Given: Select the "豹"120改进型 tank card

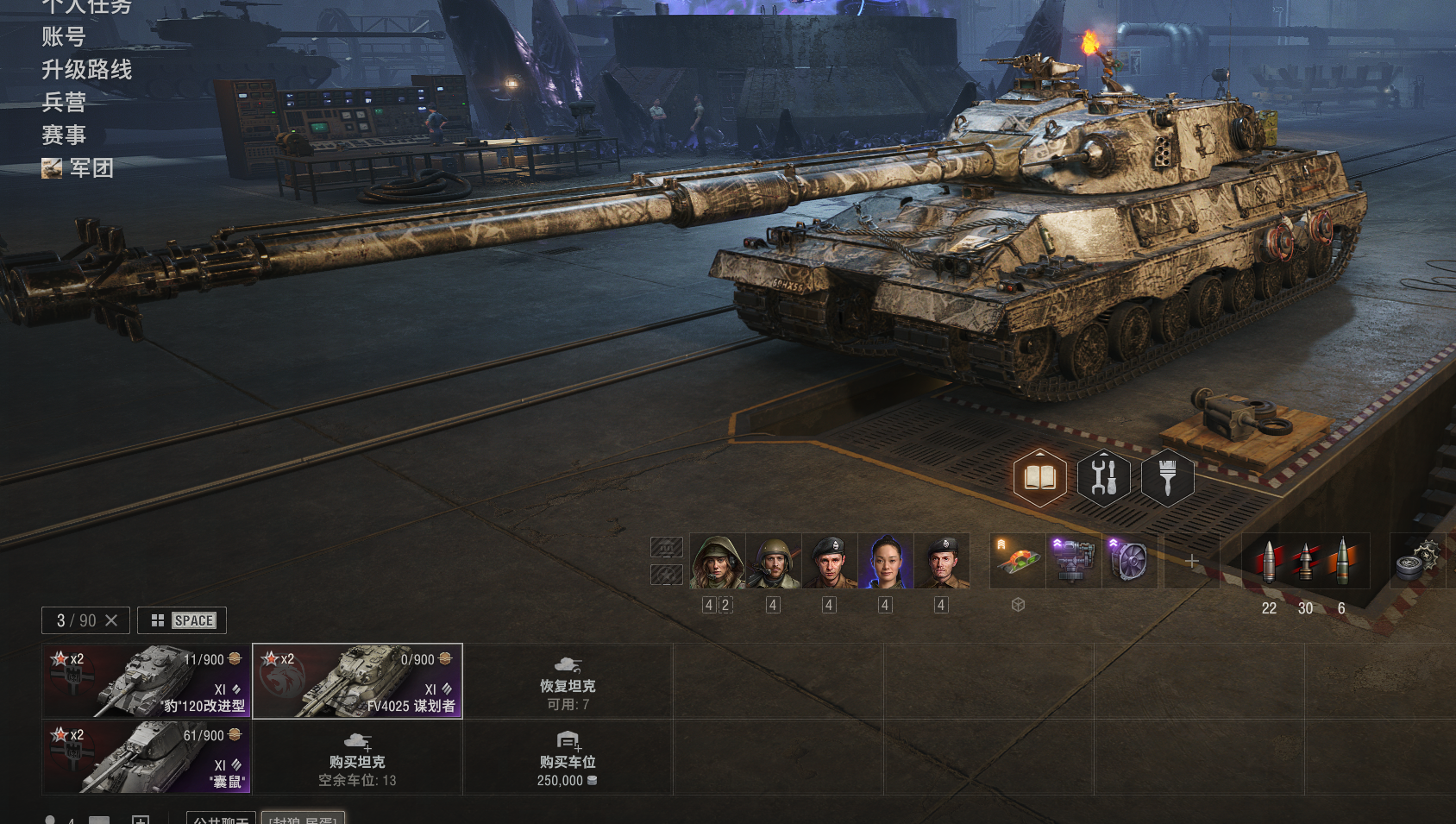Looking at the screenshot, I should pyautogui.click(x=147, y=681).
